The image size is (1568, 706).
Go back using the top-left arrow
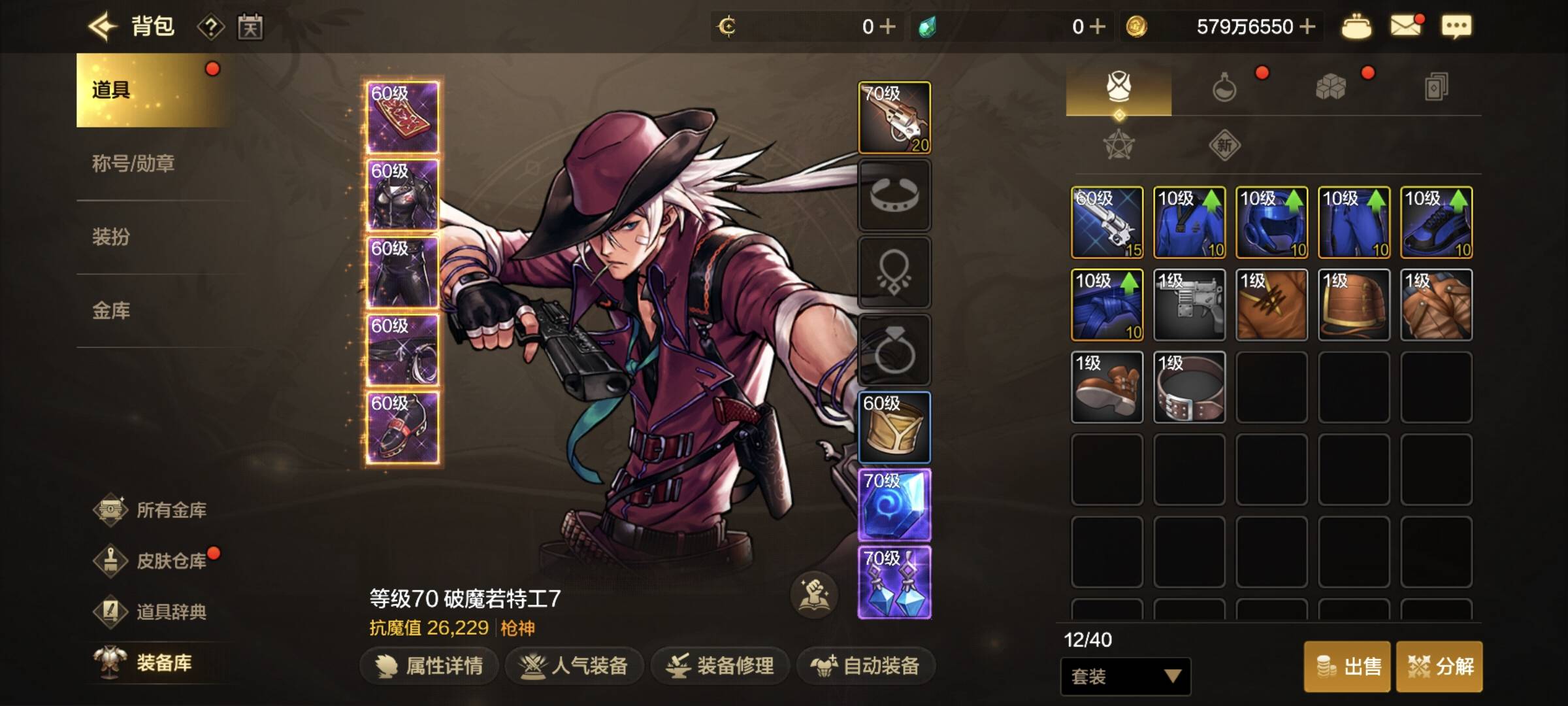103,27
